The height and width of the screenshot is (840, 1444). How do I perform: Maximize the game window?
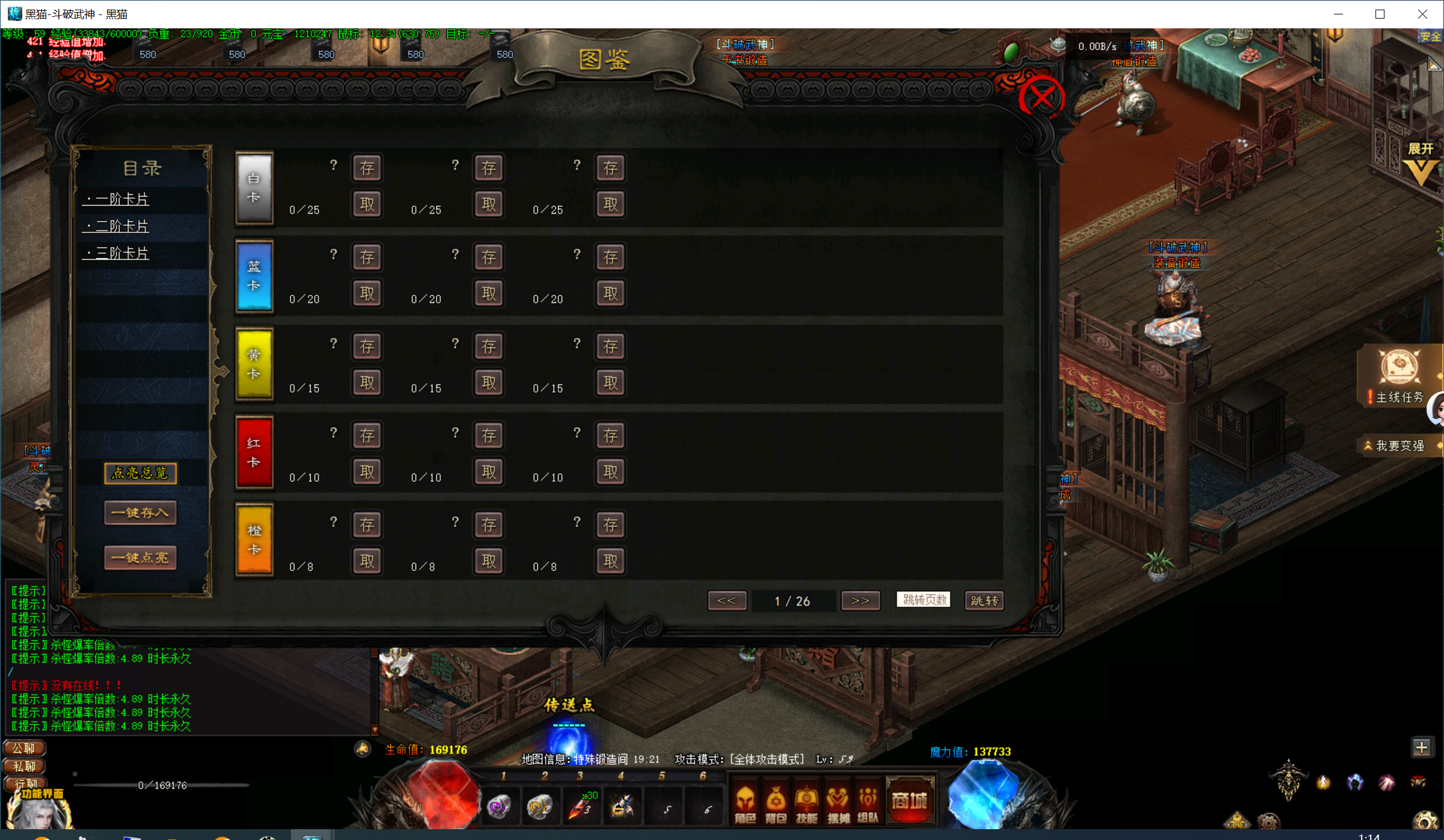(1380, 14)
